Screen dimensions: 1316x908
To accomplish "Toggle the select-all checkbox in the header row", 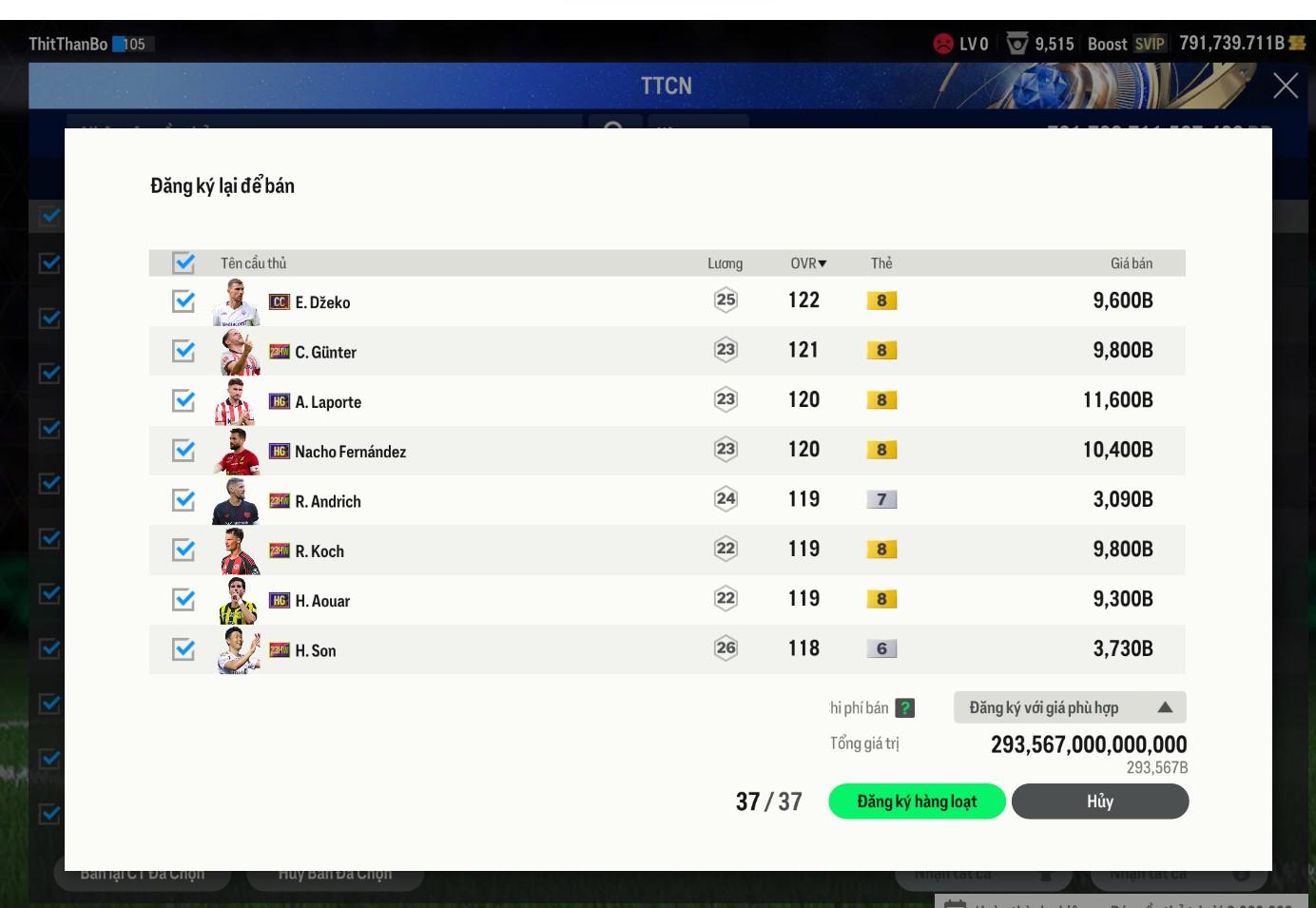I will point(184,262).
